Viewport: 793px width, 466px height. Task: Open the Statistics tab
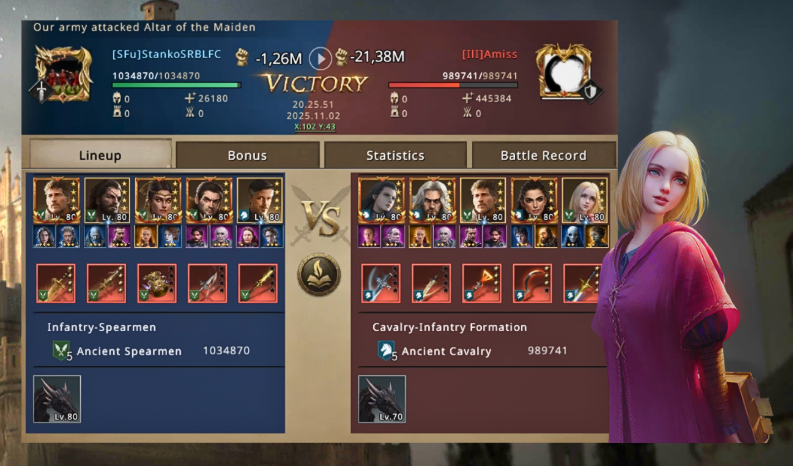coord(395,155)
